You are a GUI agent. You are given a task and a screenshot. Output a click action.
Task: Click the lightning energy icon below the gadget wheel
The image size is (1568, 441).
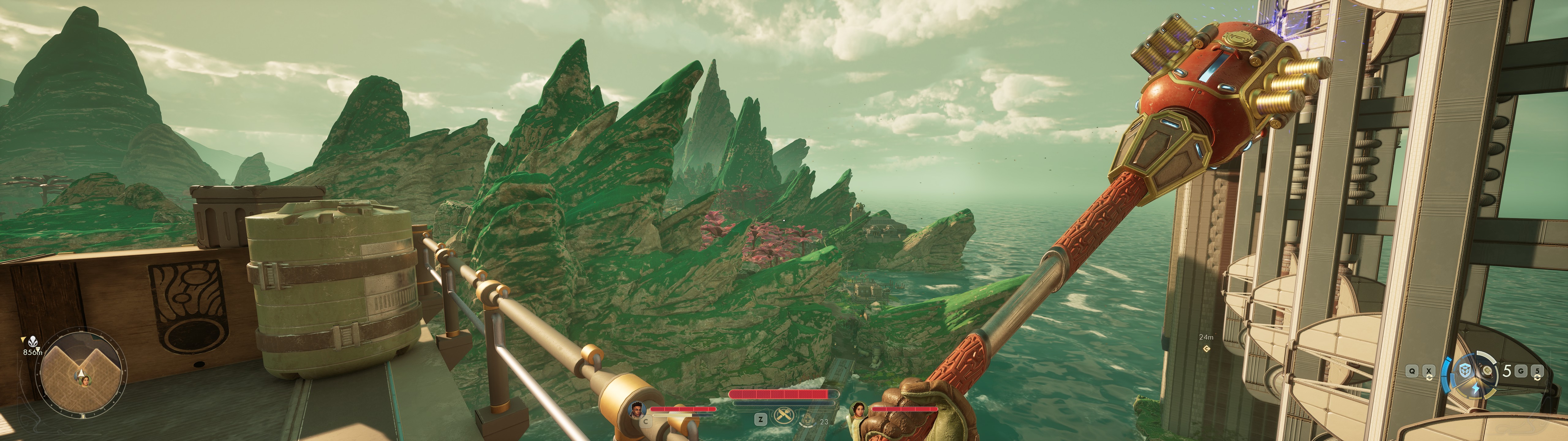pos(1476,389)
